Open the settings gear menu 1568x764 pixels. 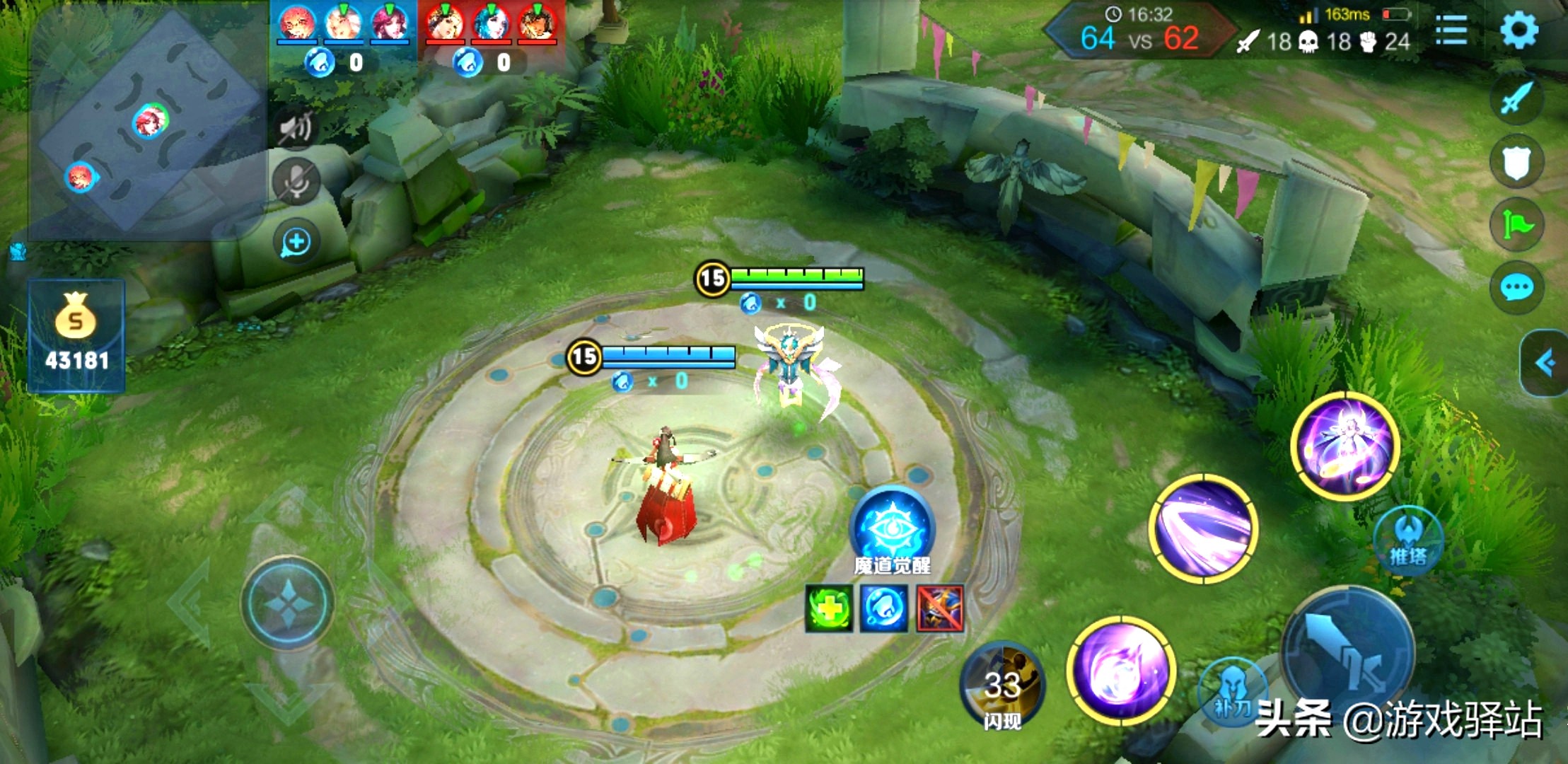pos(1518,30)
